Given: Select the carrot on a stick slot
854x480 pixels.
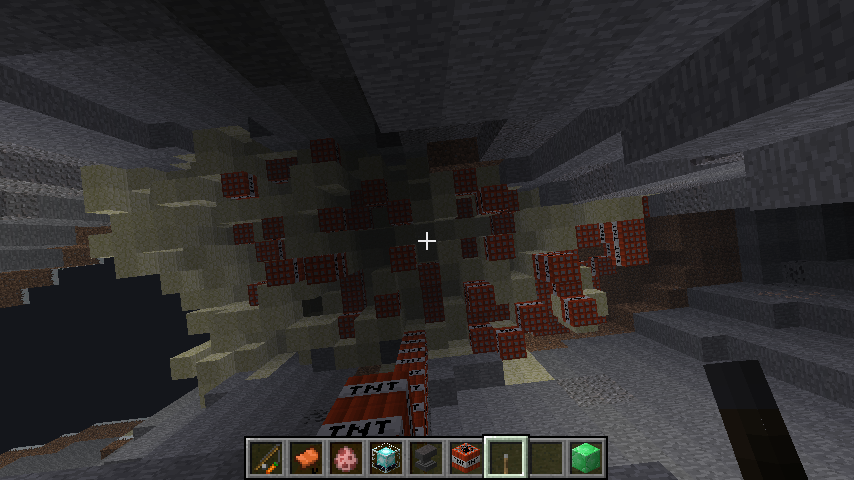Looking at the screenshot, I should point(265,458).
